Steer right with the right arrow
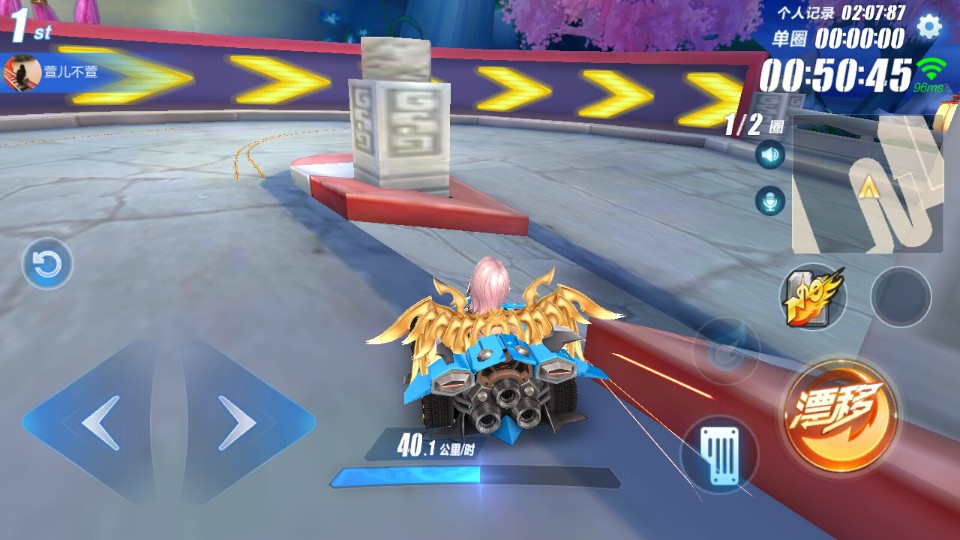The image size is (960, 540). point(238,424)
